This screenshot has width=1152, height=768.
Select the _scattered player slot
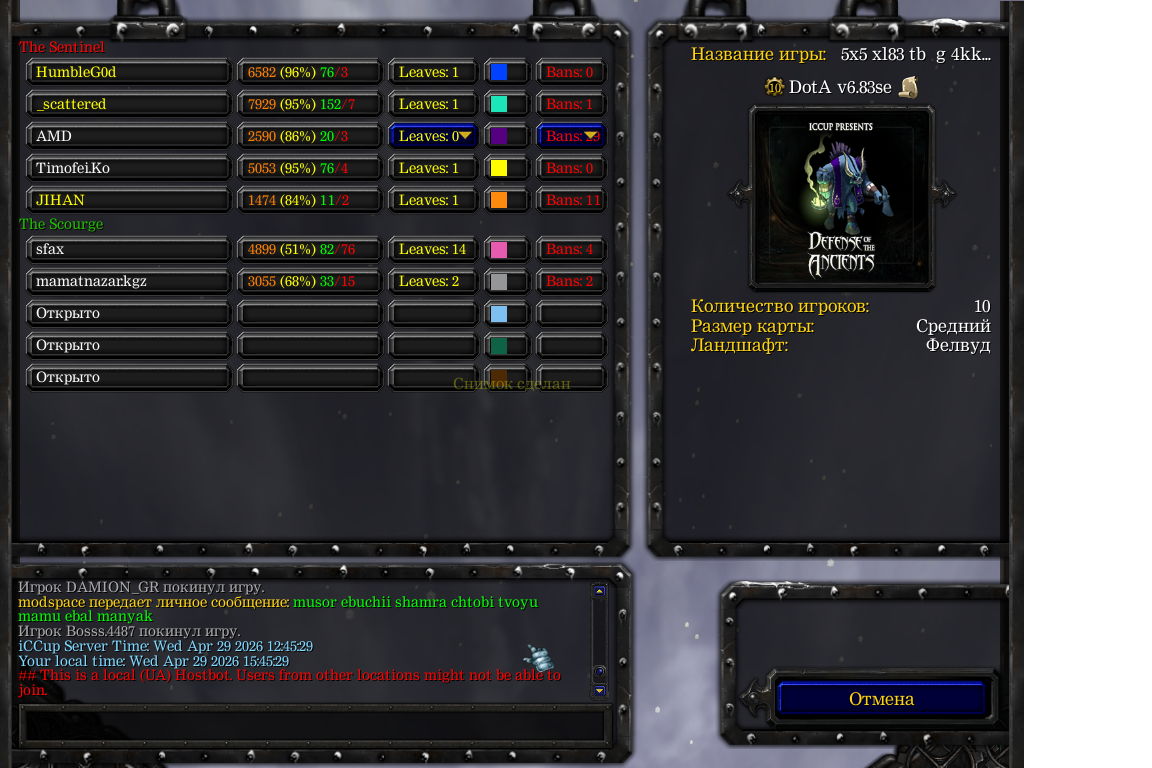pos(129,104)
